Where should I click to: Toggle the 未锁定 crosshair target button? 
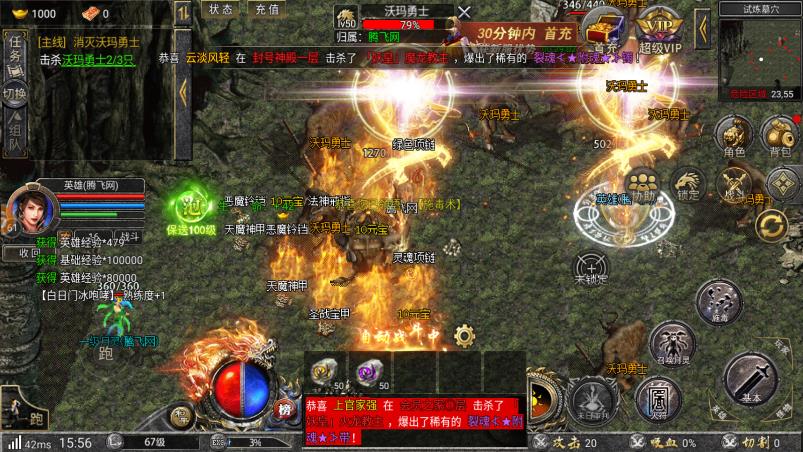[x=592, y=266]
